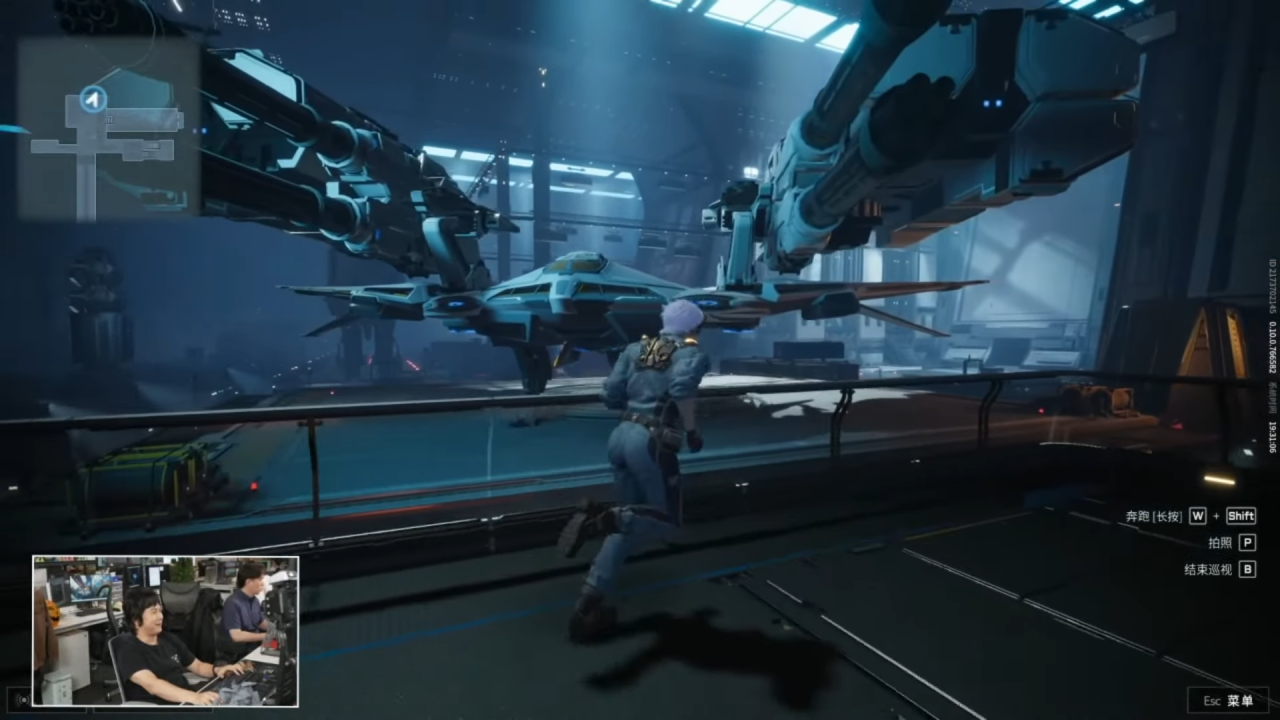This screenshot has height=720, width=1280.
Task: Select the P photo-mode key icon
Action: 1248,544
